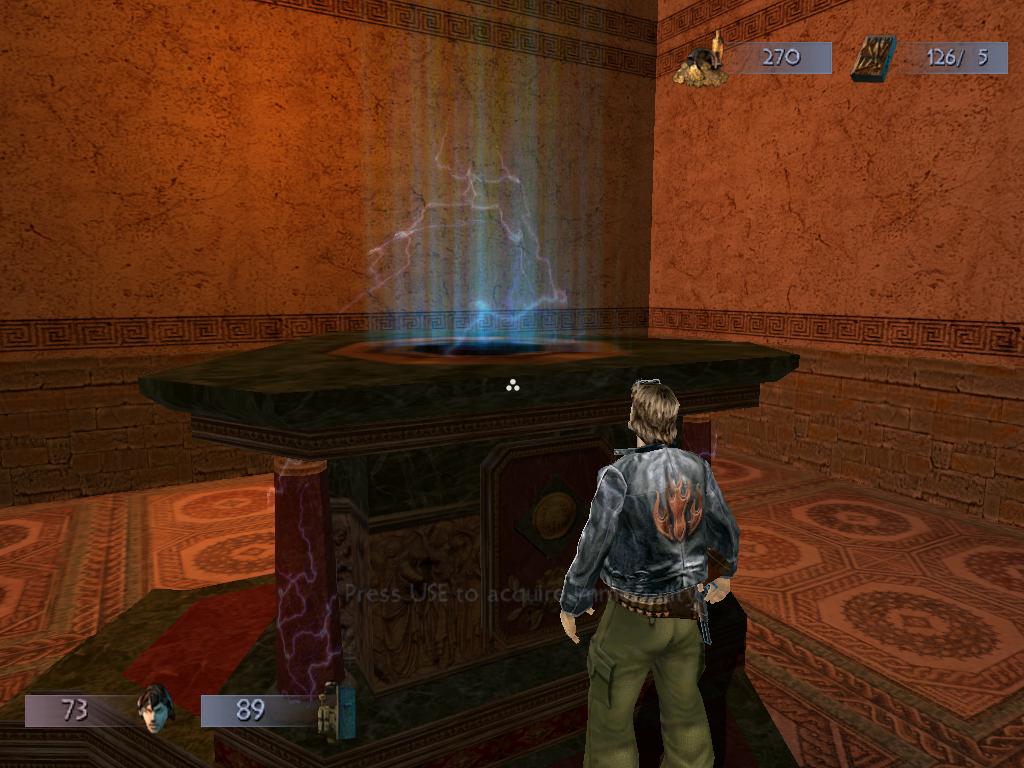Select the ammo box icon
1024x768 pixels.
pos(873,58)
